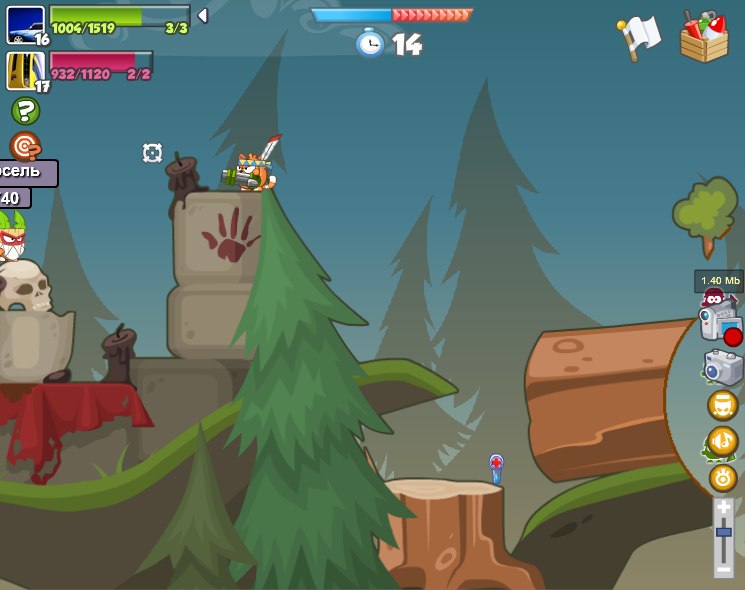The height and width of the screenshot is (590, 745).
Task: Click the orange button with the hat face
Action: click(722, 405)
